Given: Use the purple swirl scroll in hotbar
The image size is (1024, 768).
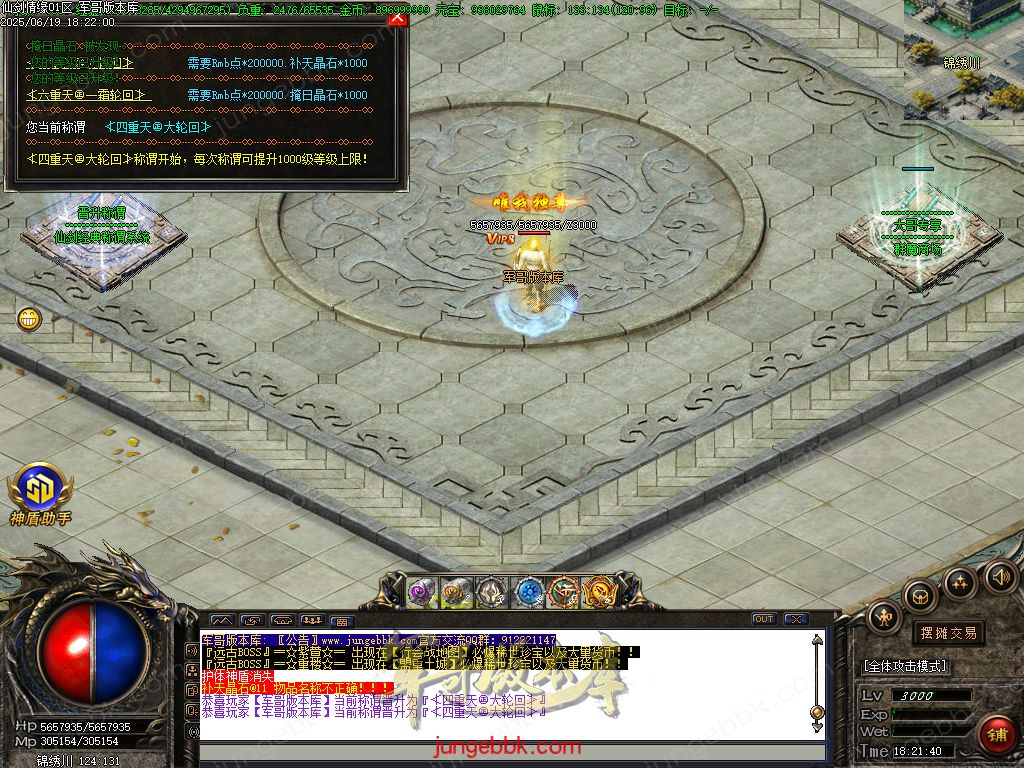Looking at the screenshot, I should click(x=422, y=592).
